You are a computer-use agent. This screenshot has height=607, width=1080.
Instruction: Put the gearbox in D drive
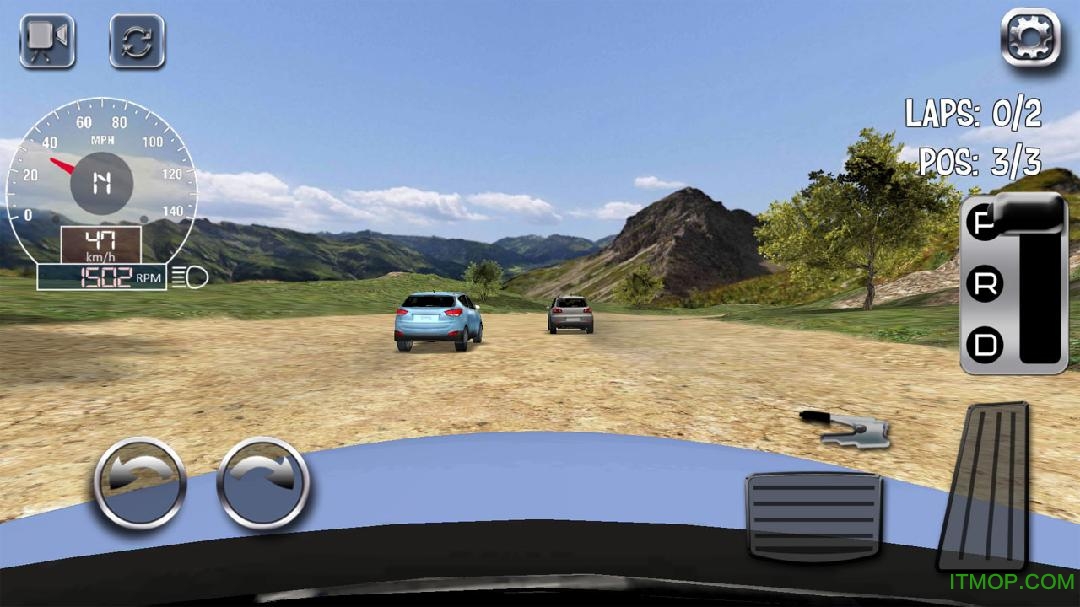pyautogui.click(x=986, y=345)
